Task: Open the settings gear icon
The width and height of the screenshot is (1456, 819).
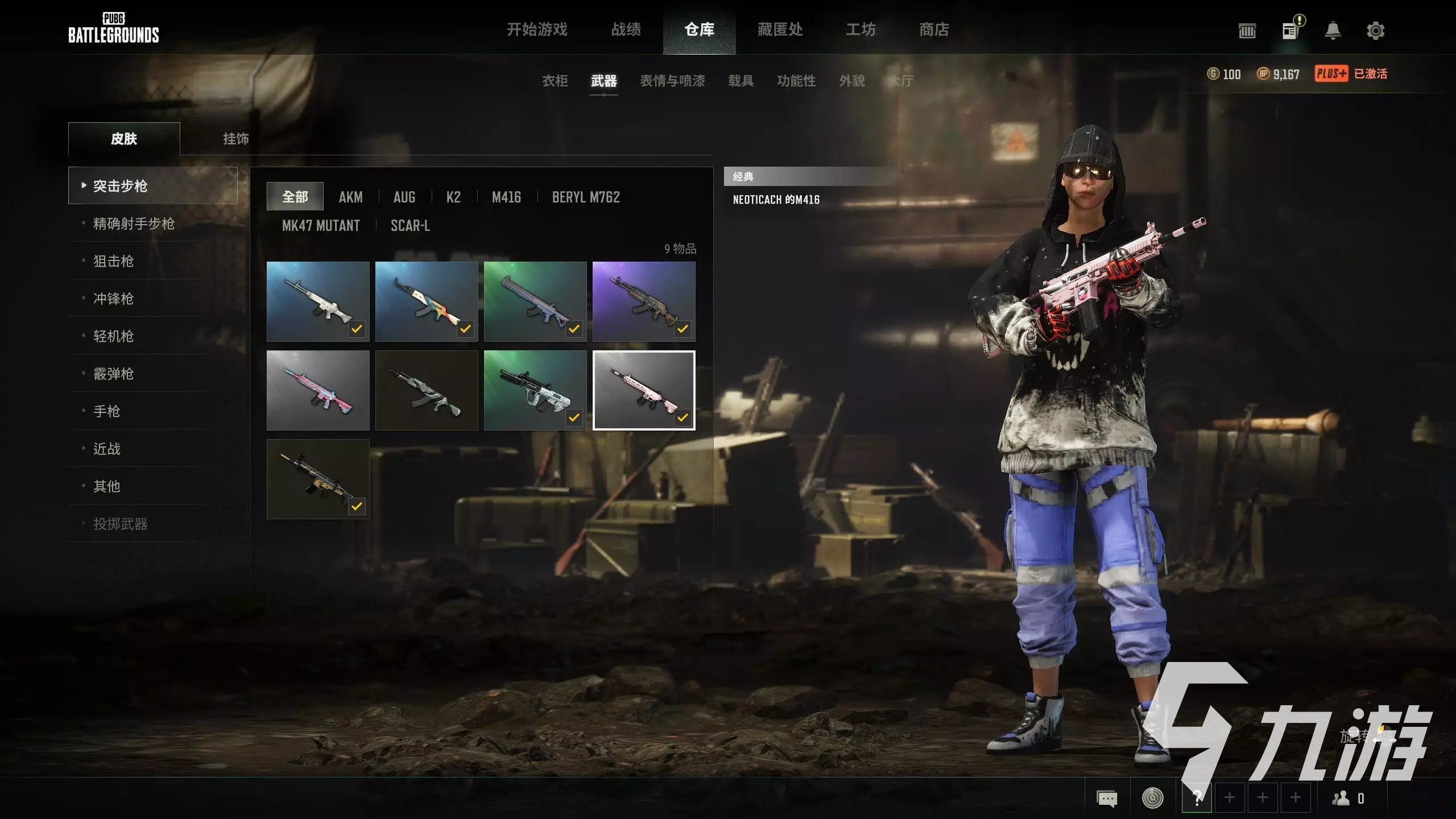Action: (x=1375, y=30)
